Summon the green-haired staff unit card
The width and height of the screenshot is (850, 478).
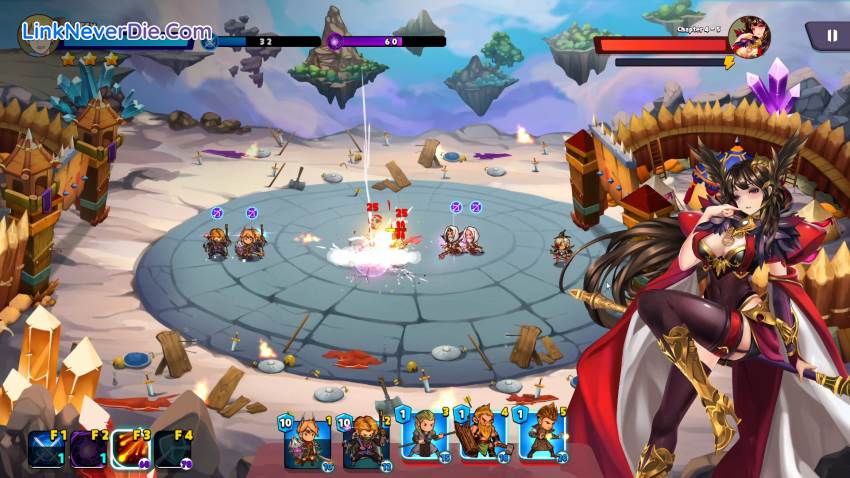click(424, 434)
